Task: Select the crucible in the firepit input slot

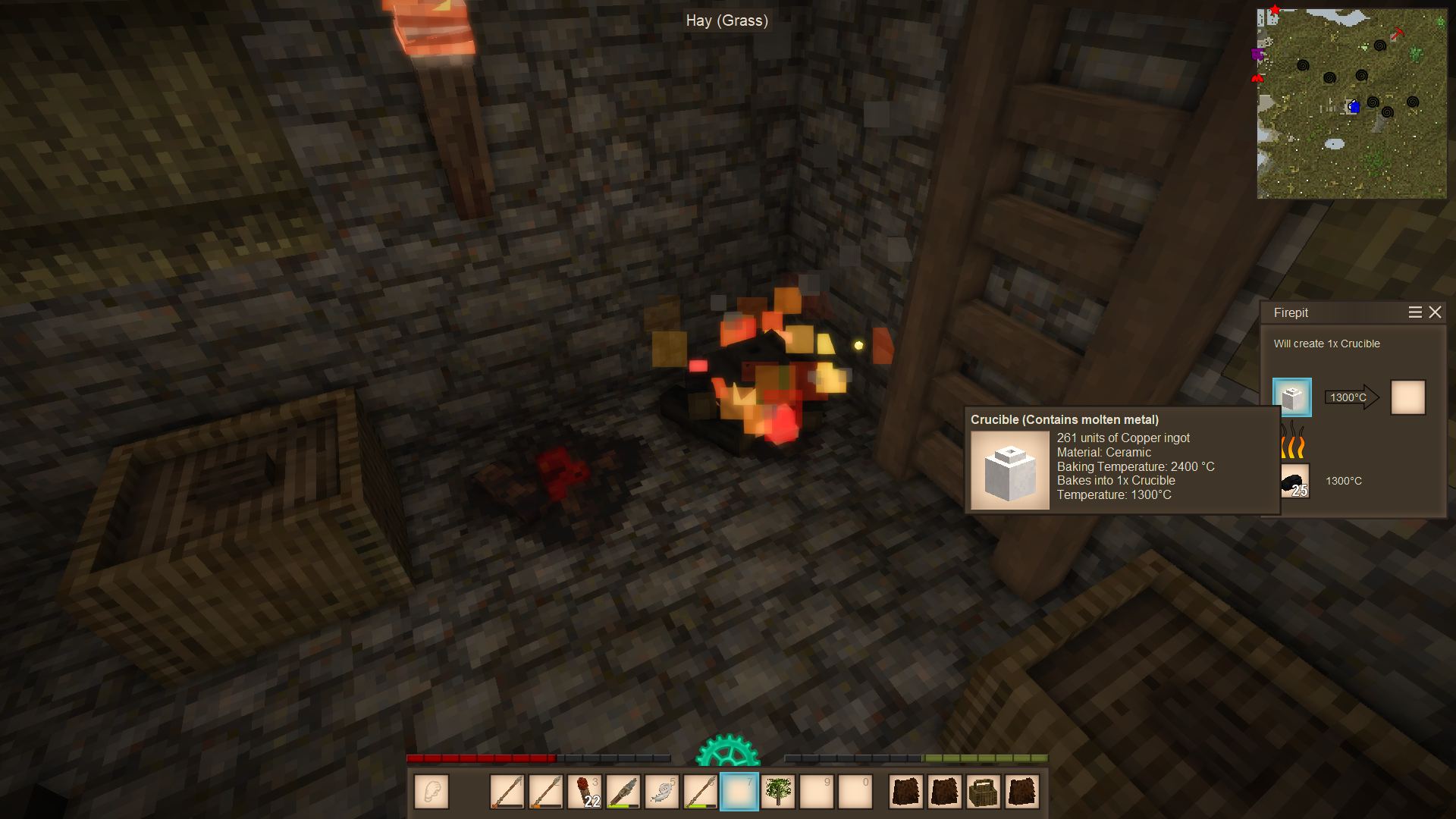Action: pos(1292,397)
